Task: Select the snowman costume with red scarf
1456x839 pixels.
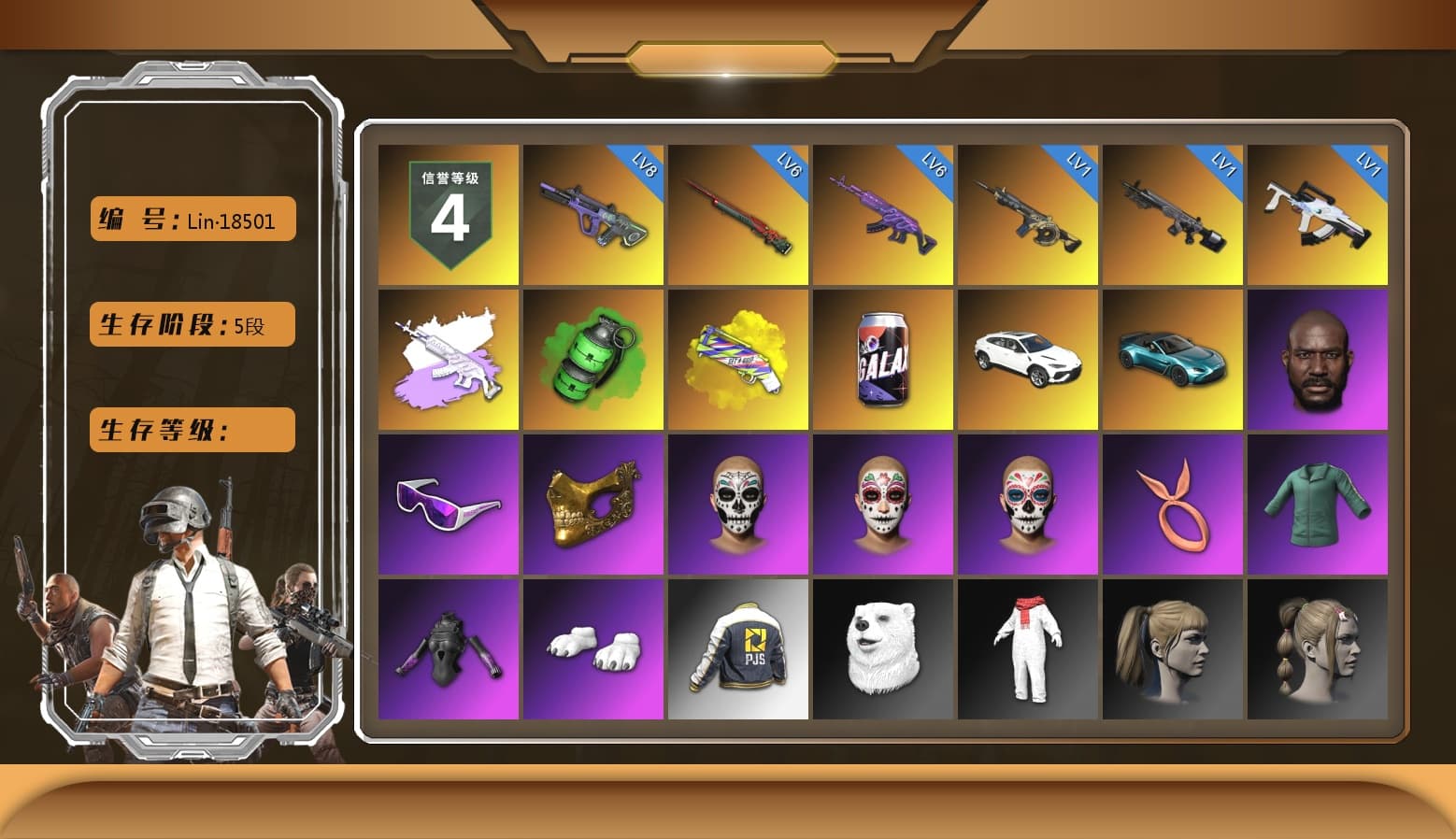Action: pos(1028,649)
